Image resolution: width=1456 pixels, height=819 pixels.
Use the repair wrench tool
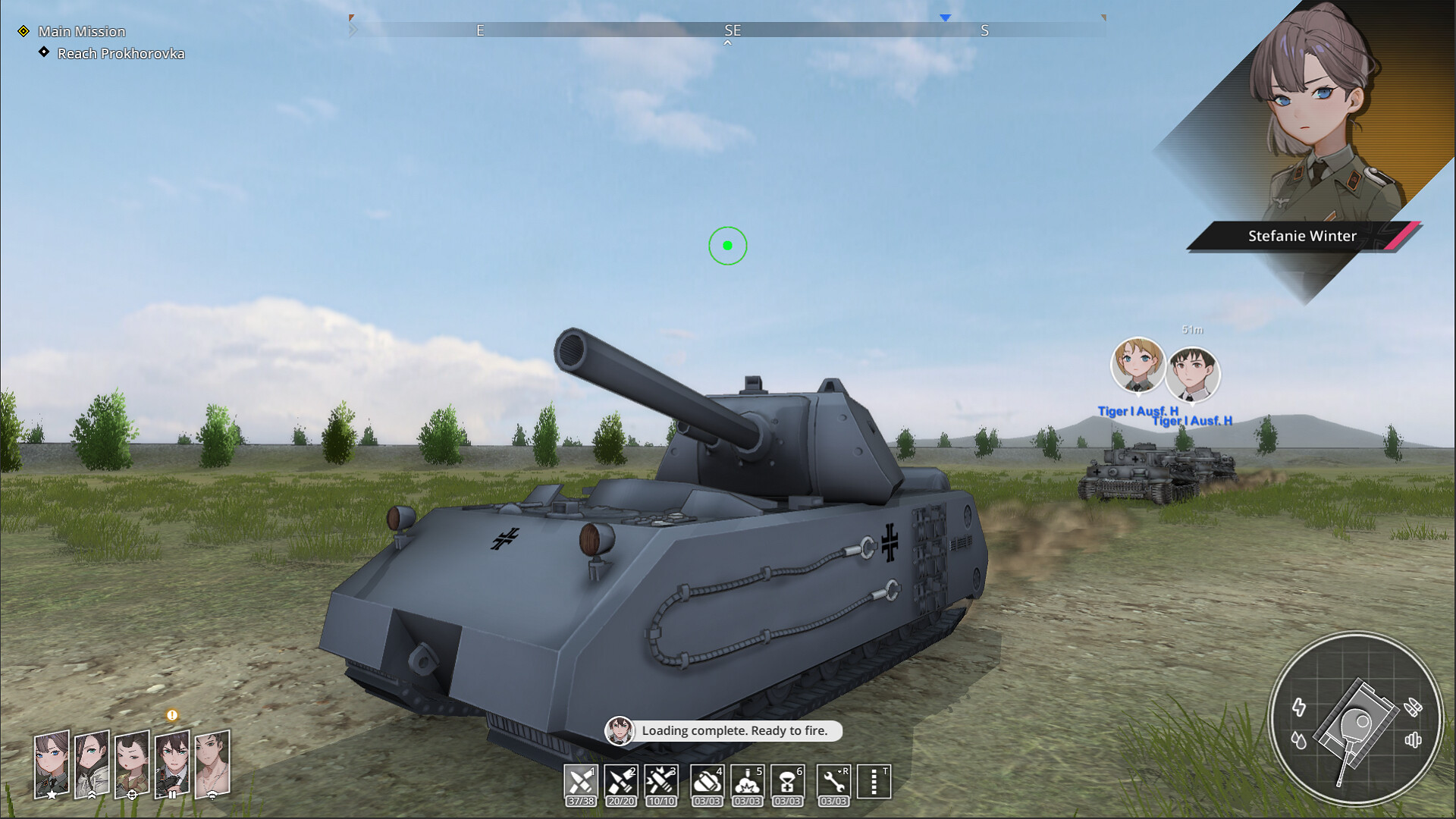[834, 783]
